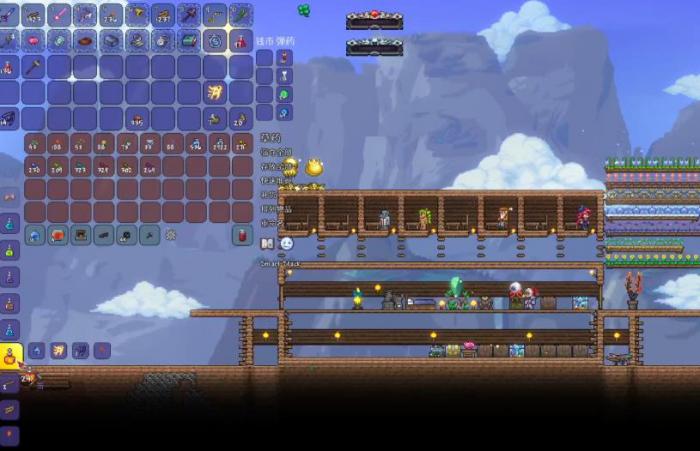This screenshot has height=451, width=700.
Task: Choose the green orb ammo slot
Action: [x=284, y=95]
